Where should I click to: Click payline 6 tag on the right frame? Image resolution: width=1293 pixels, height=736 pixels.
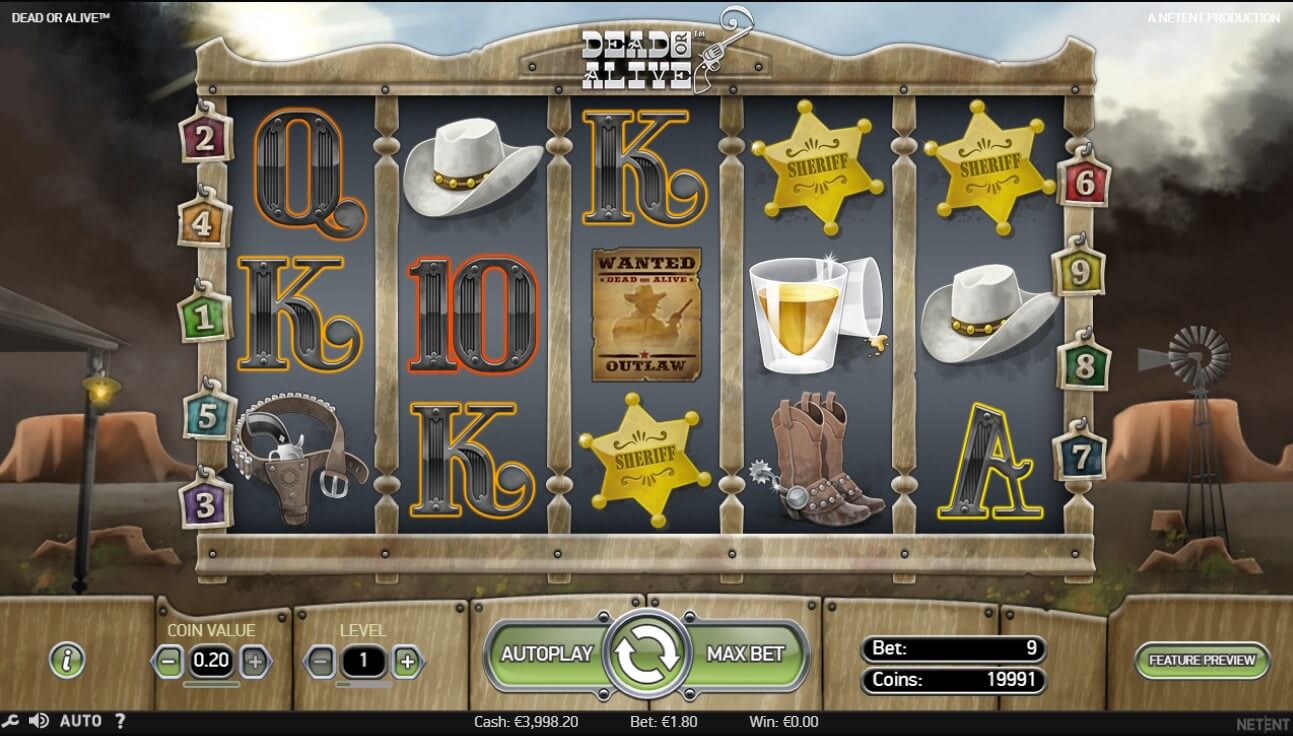click(x=1083, y=185)
